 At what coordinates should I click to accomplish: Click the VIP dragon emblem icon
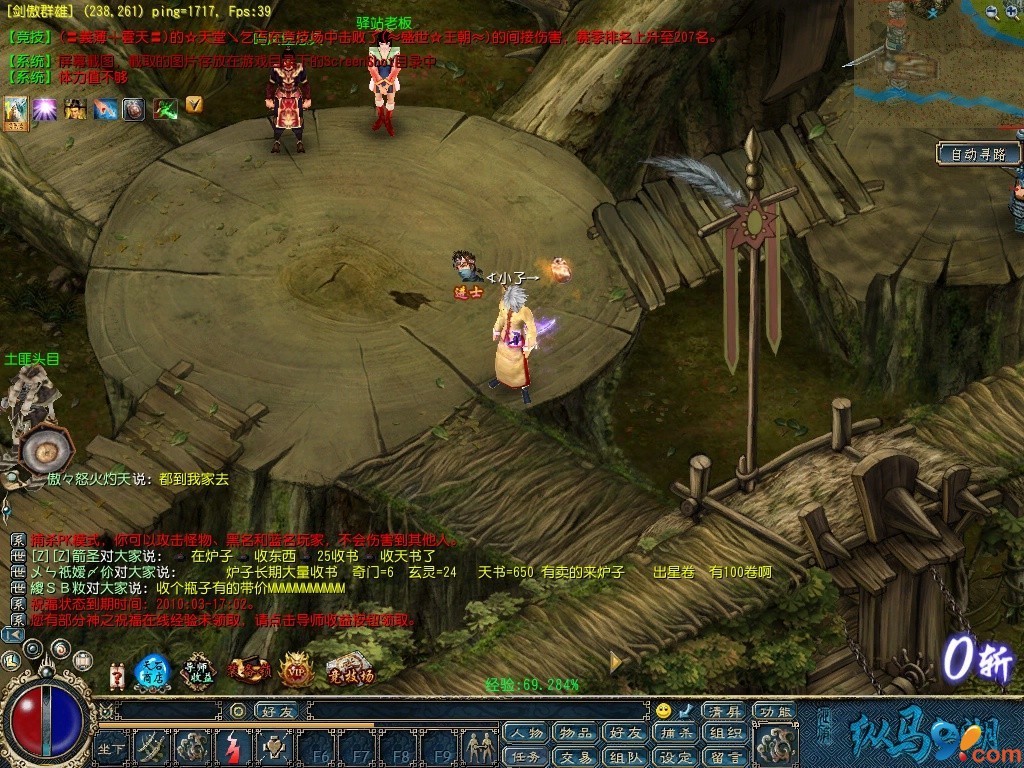297,671
